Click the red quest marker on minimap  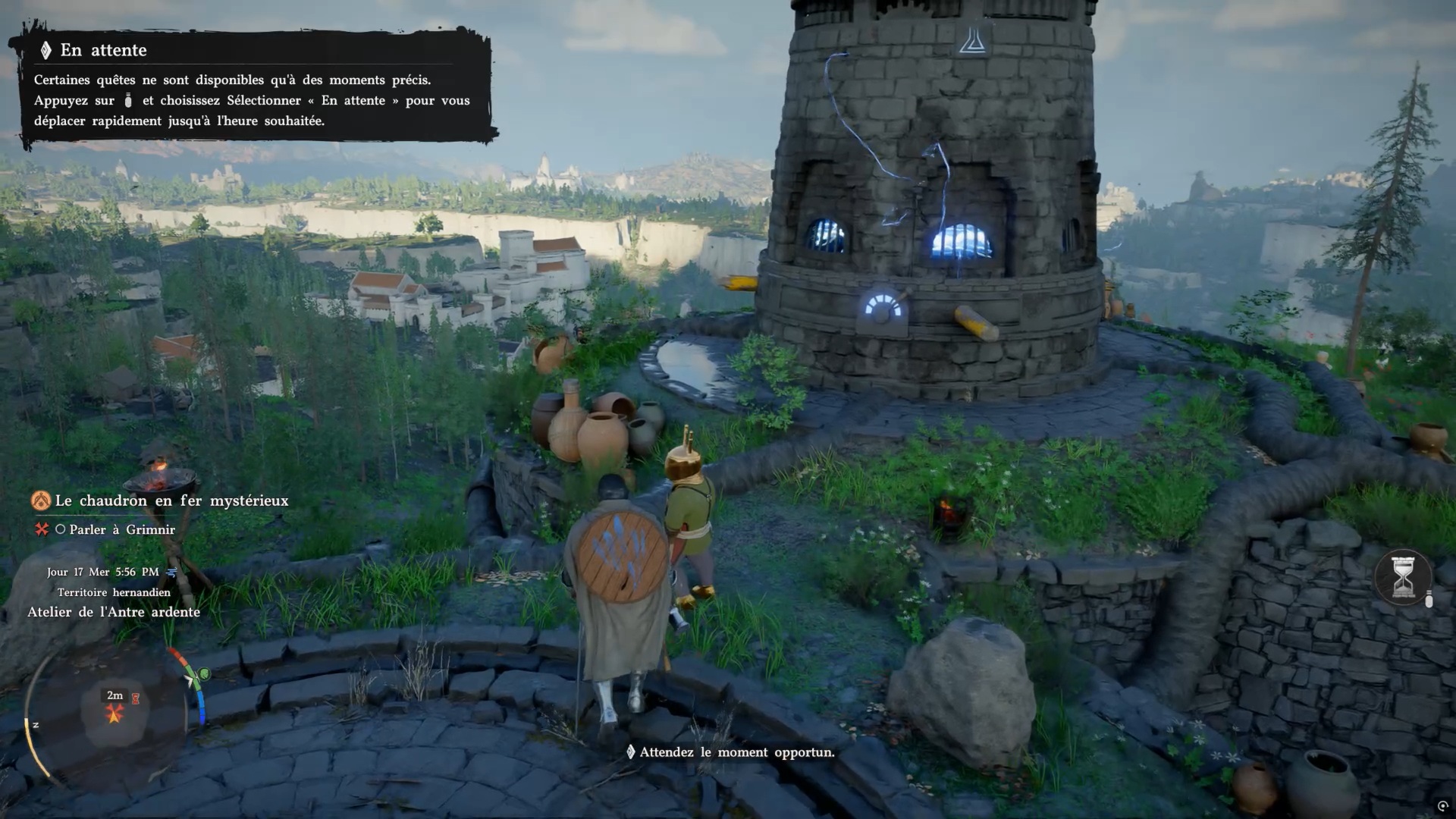(115, 713)
